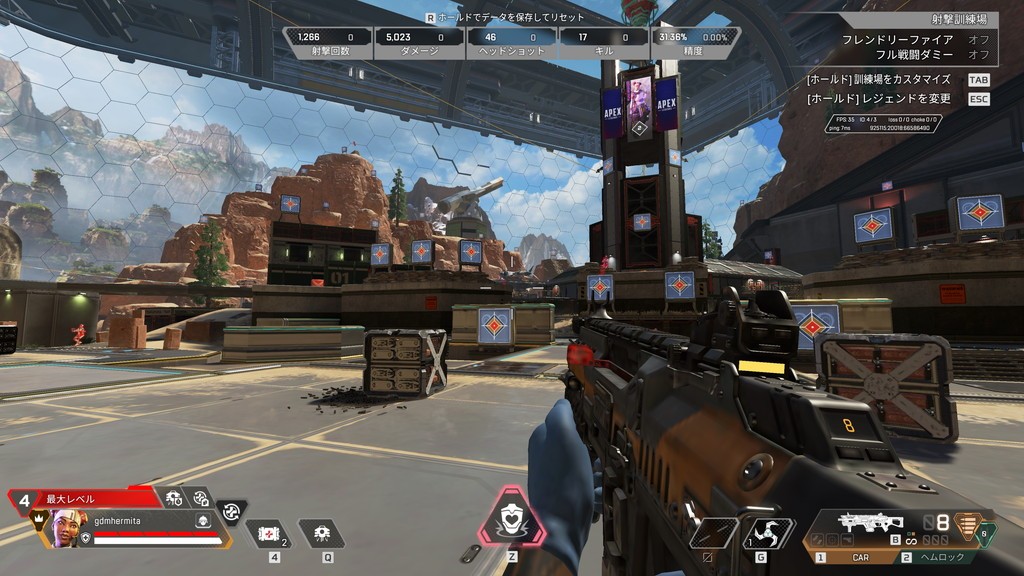Viewport: 1024px width, 576px height.
Task: Activate Lifeline's heart-shield ultimate ability icon
Action: click(x=511, y=521)
